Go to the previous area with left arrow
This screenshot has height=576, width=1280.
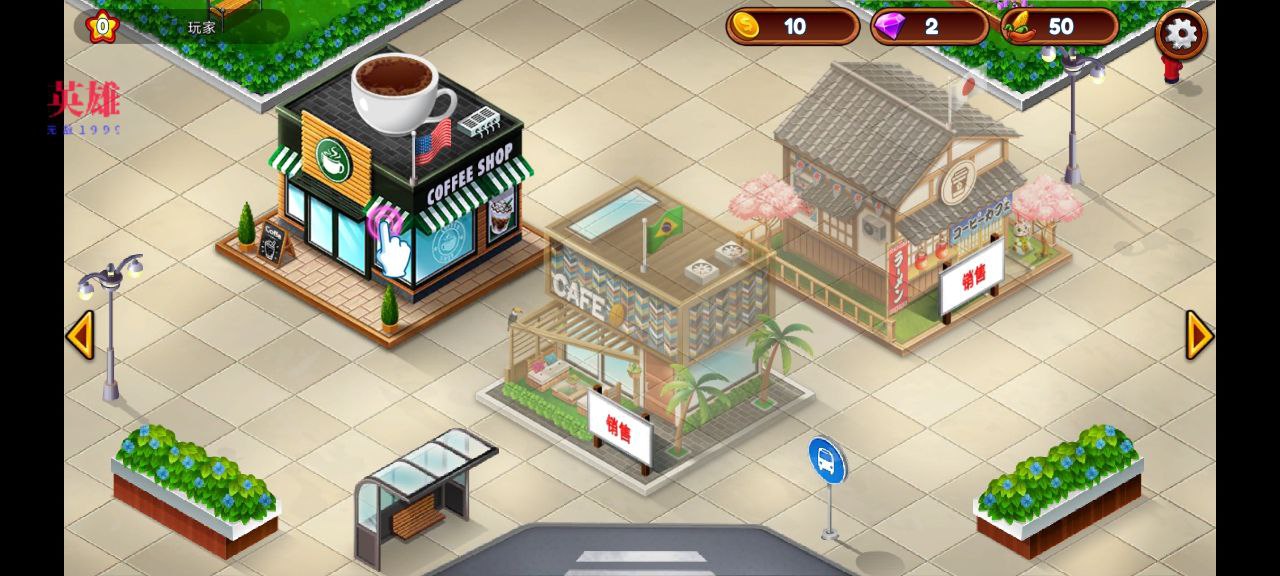[x=80, y=335]
